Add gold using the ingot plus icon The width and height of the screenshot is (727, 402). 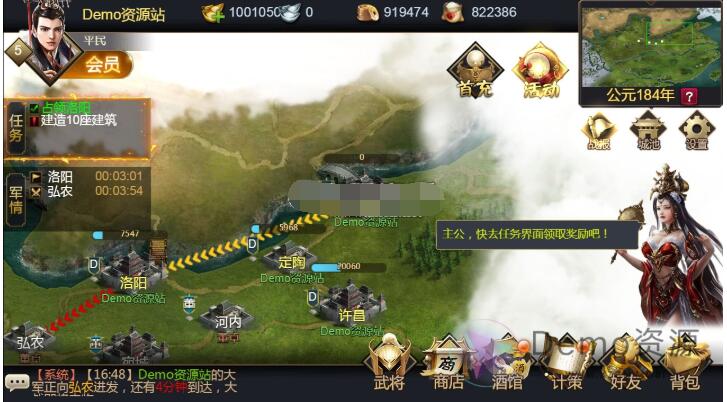(x=213, y=12)
